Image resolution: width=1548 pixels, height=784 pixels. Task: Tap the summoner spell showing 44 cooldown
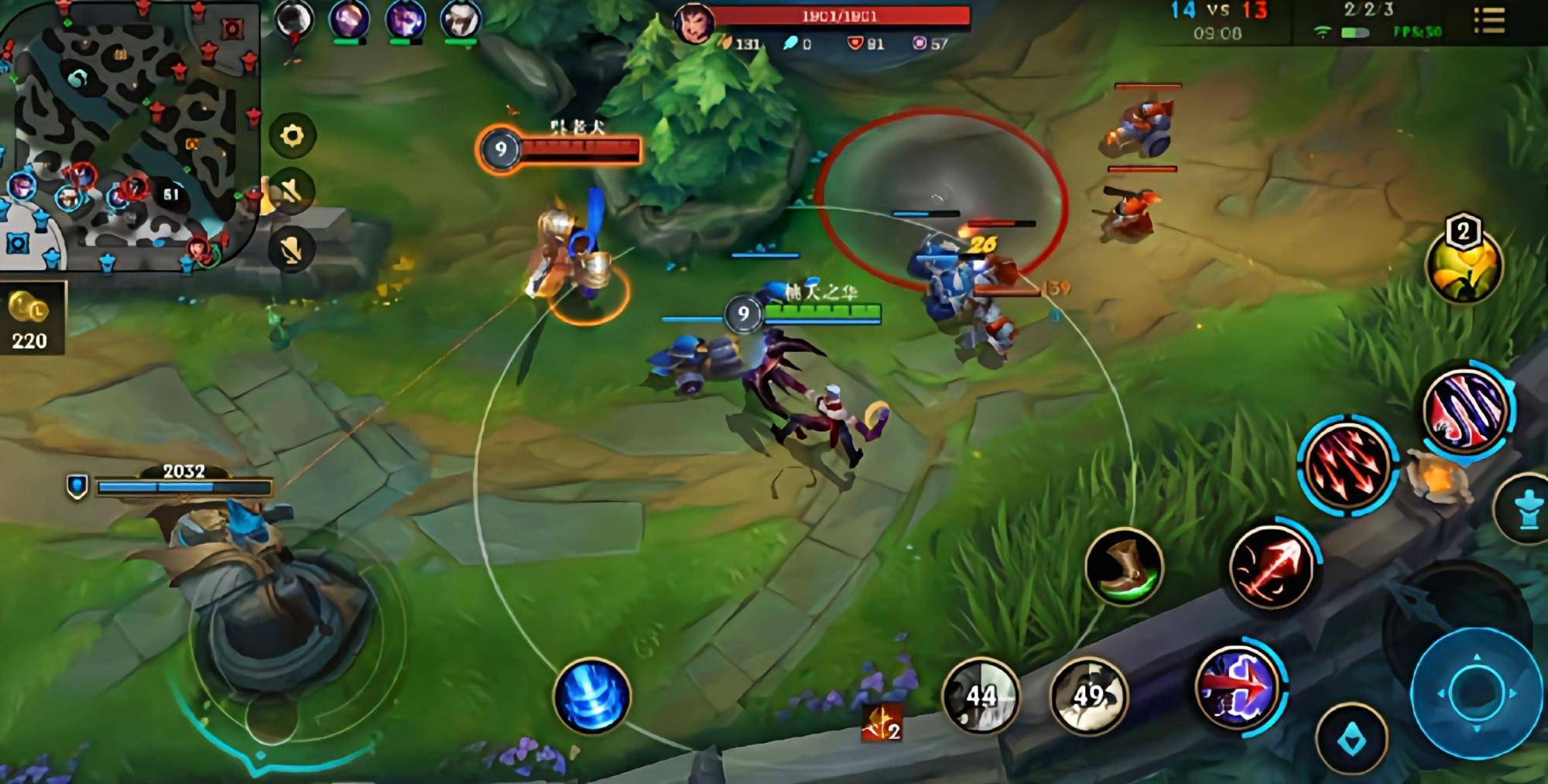tap(981, 696)
